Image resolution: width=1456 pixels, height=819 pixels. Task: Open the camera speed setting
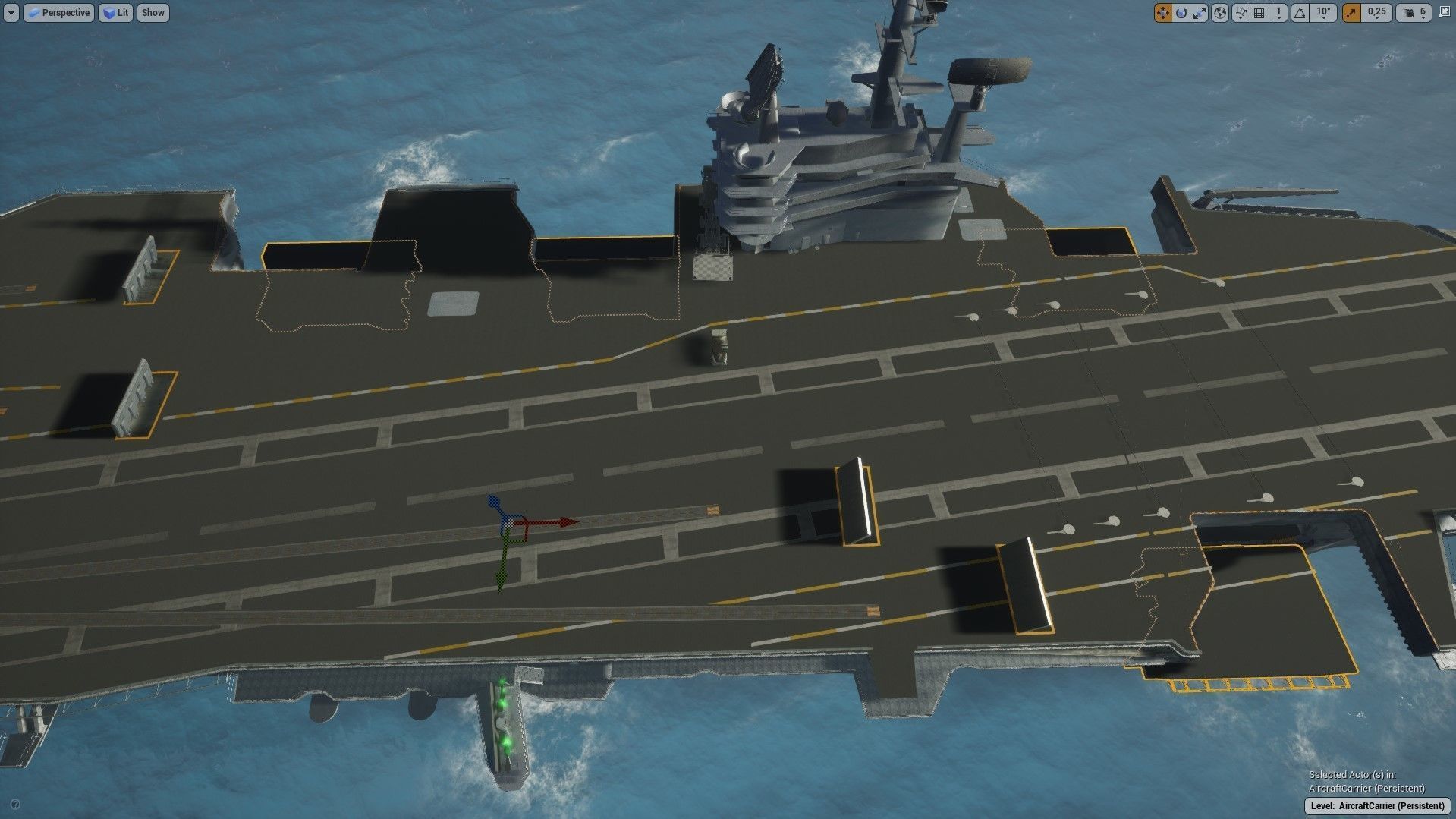click(x=1413, y=13)
